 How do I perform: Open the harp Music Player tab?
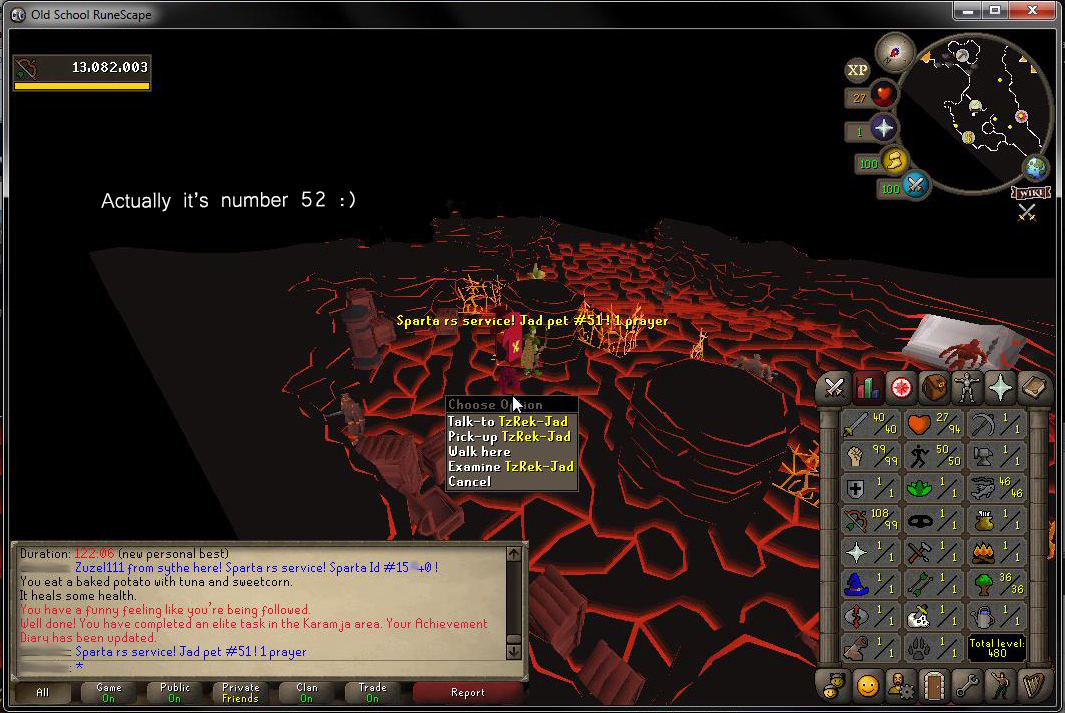point(1033,685)
